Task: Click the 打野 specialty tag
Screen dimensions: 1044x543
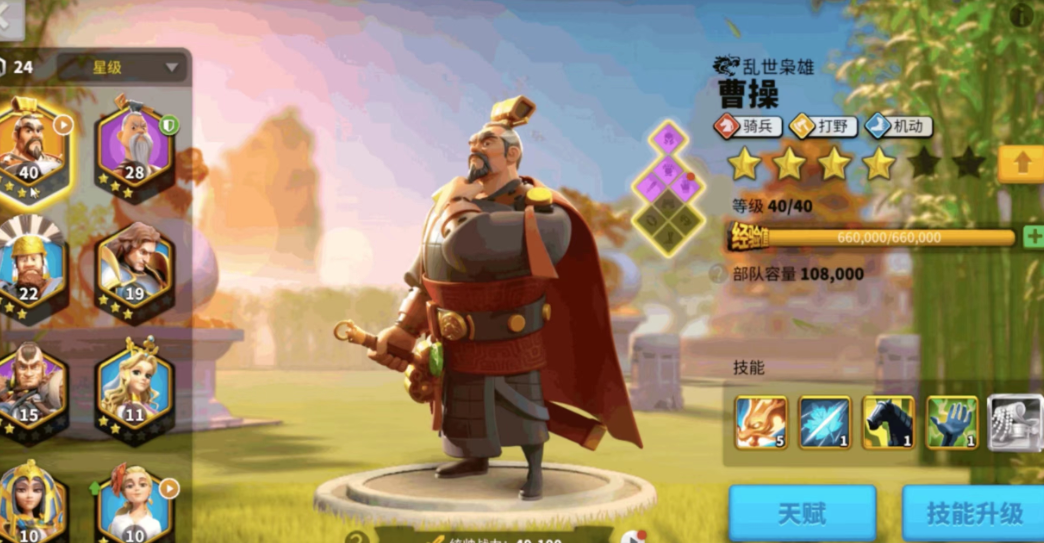Action: point(823,126)
